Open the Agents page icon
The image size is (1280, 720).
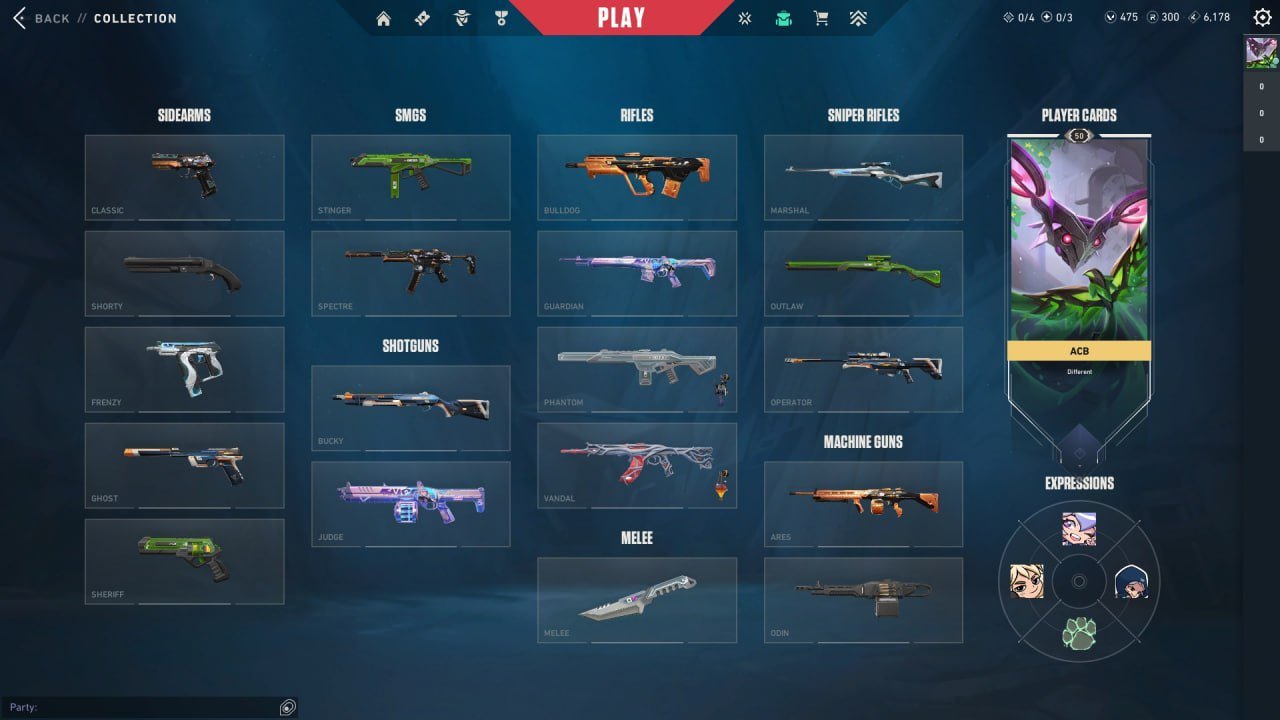pos(461,18)
